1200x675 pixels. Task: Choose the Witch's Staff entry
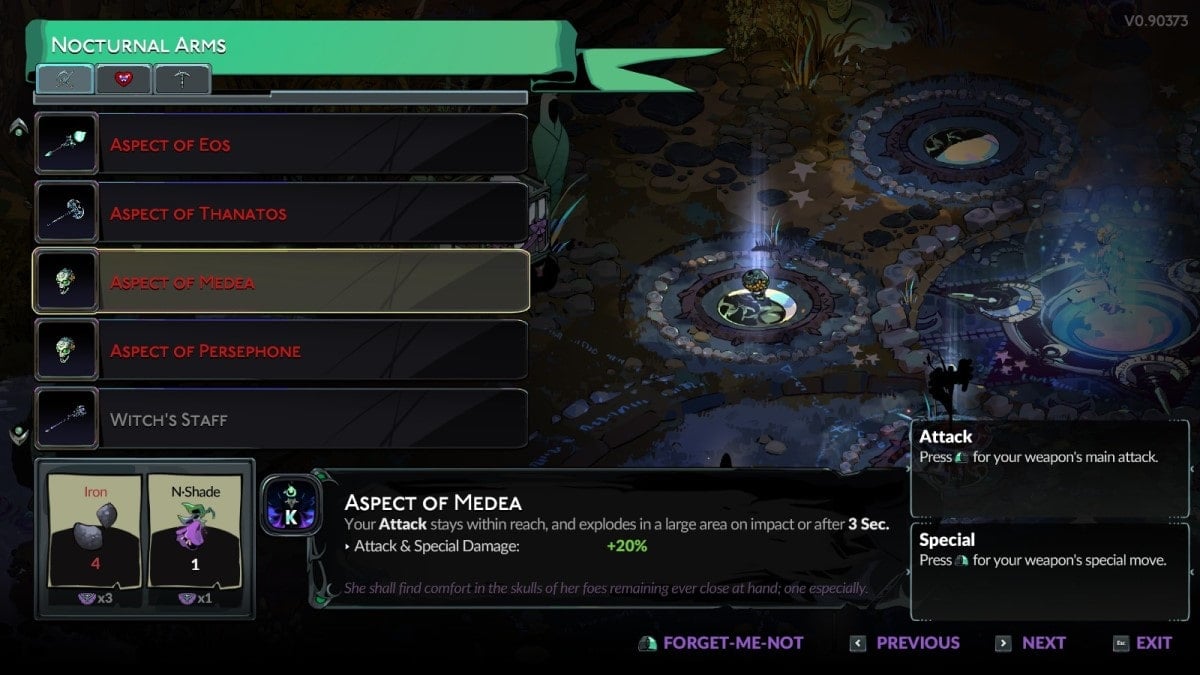pos(280,420)
